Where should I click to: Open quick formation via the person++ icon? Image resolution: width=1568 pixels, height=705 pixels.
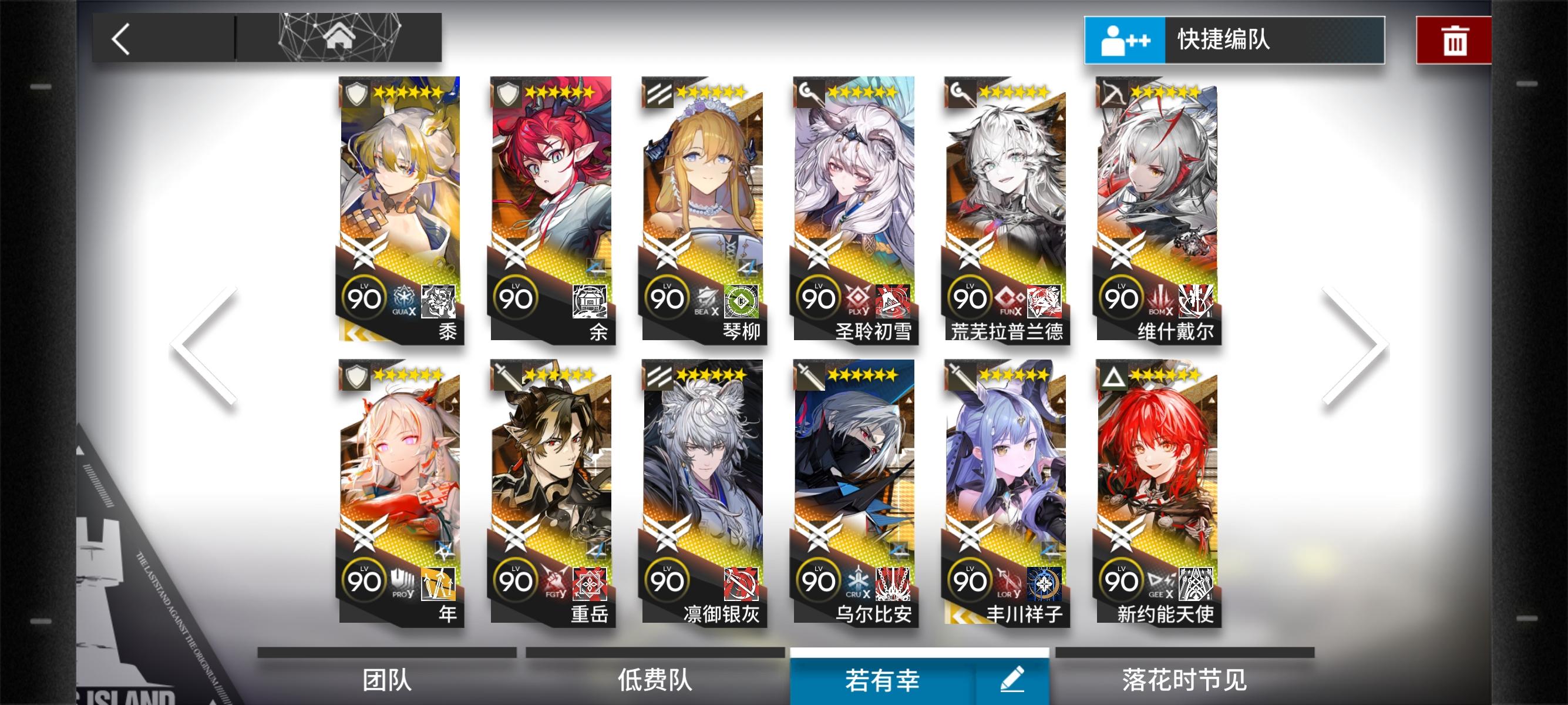[1125, 39]
